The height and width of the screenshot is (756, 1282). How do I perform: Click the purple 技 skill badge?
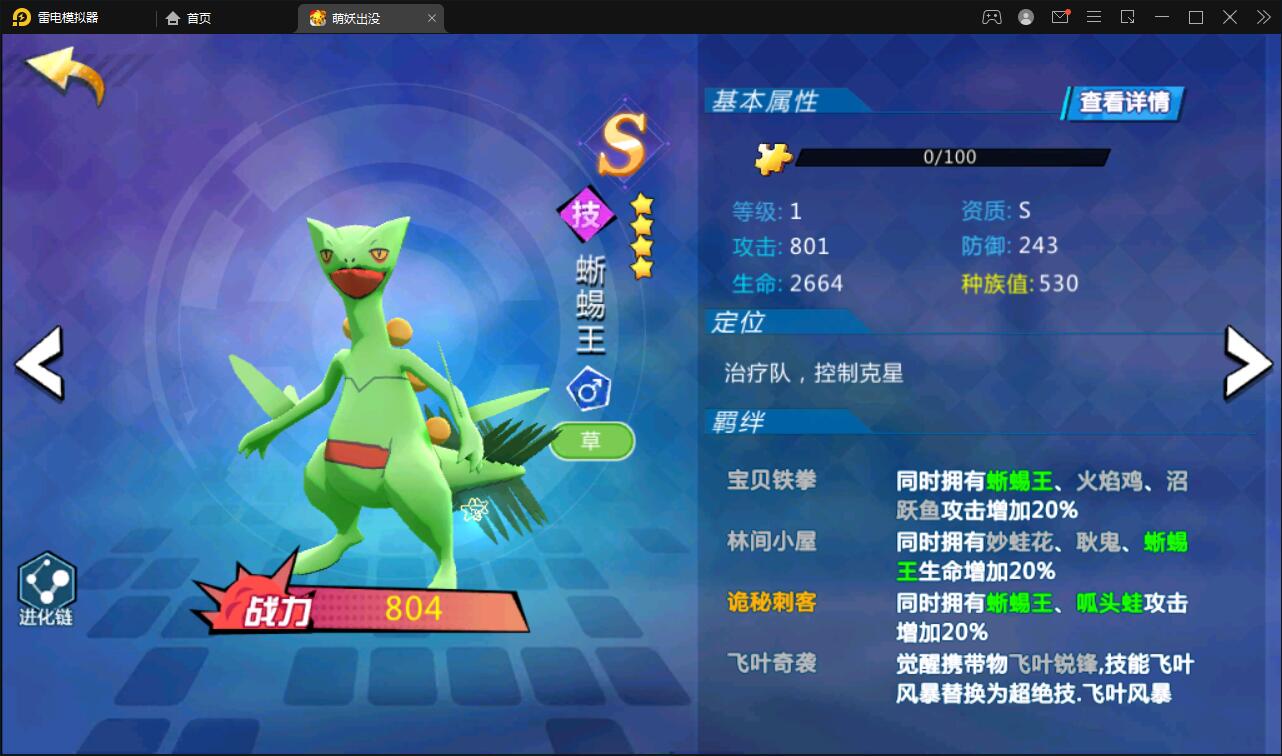point(587,213)
